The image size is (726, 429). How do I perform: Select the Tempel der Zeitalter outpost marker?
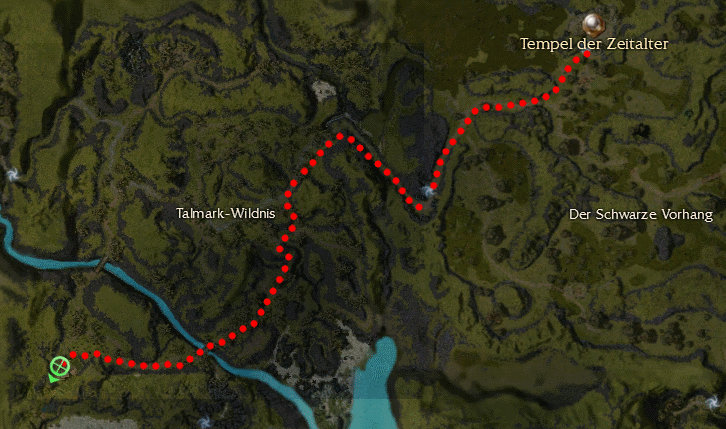coord(594,24)
